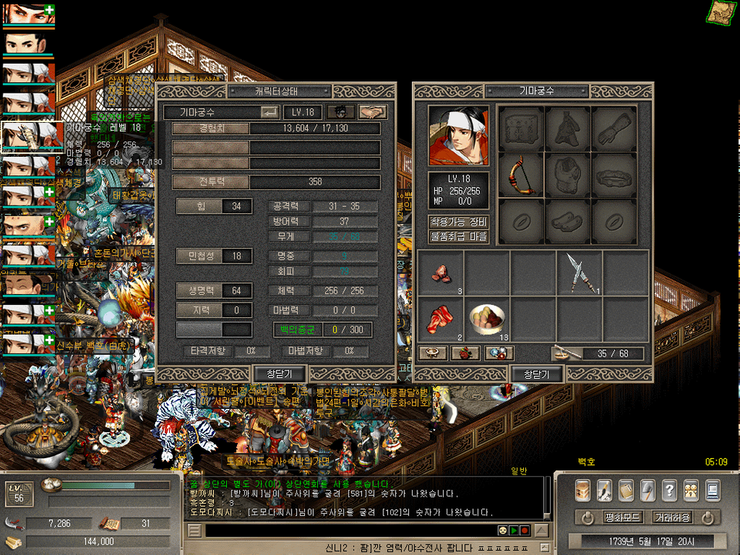Click the 착용가능 장비 button
The image size is (740, 555).
coord(458,220)
